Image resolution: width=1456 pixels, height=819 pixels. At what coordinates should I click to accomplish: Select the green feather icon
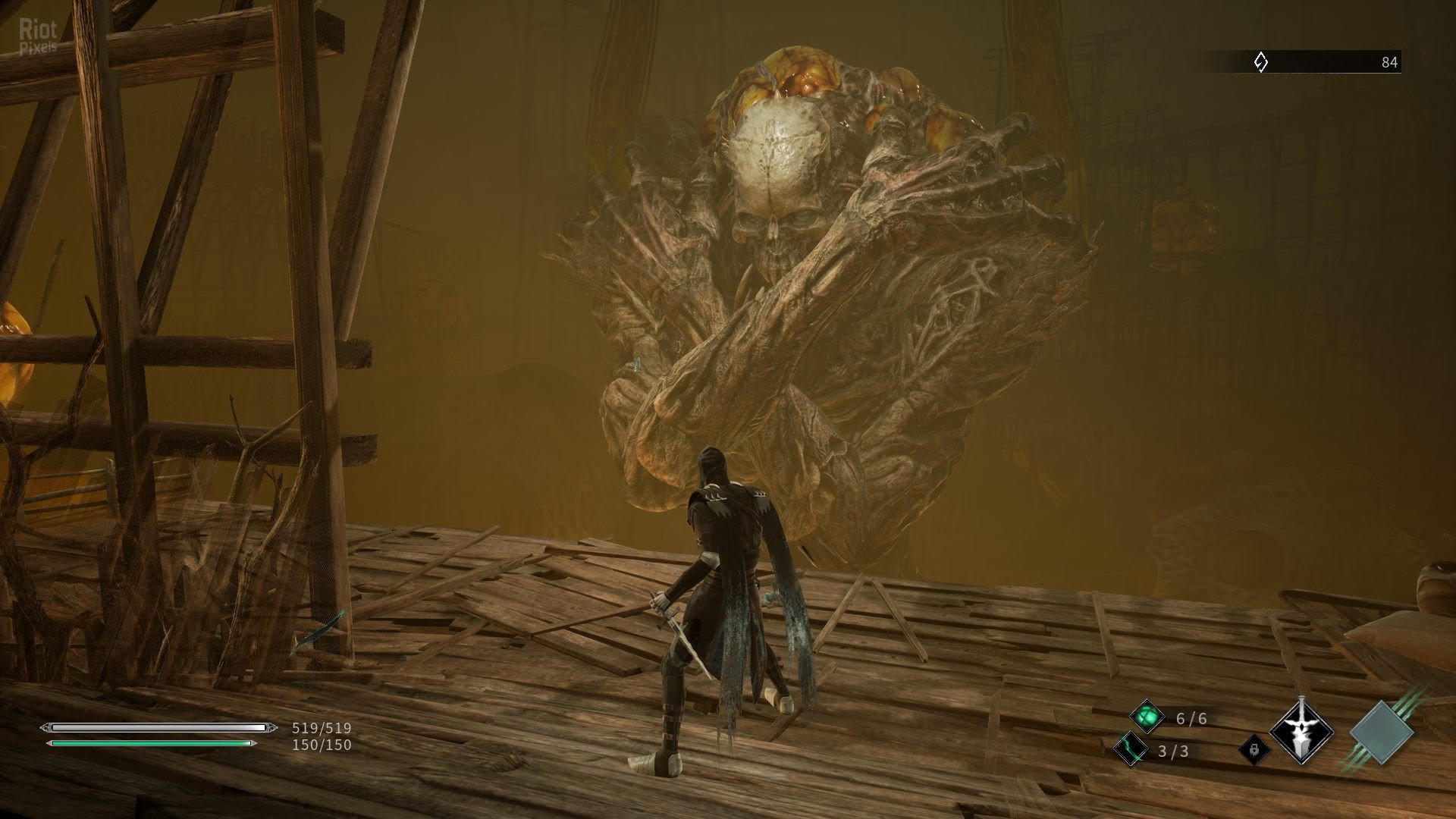[x=1130, y=751]
